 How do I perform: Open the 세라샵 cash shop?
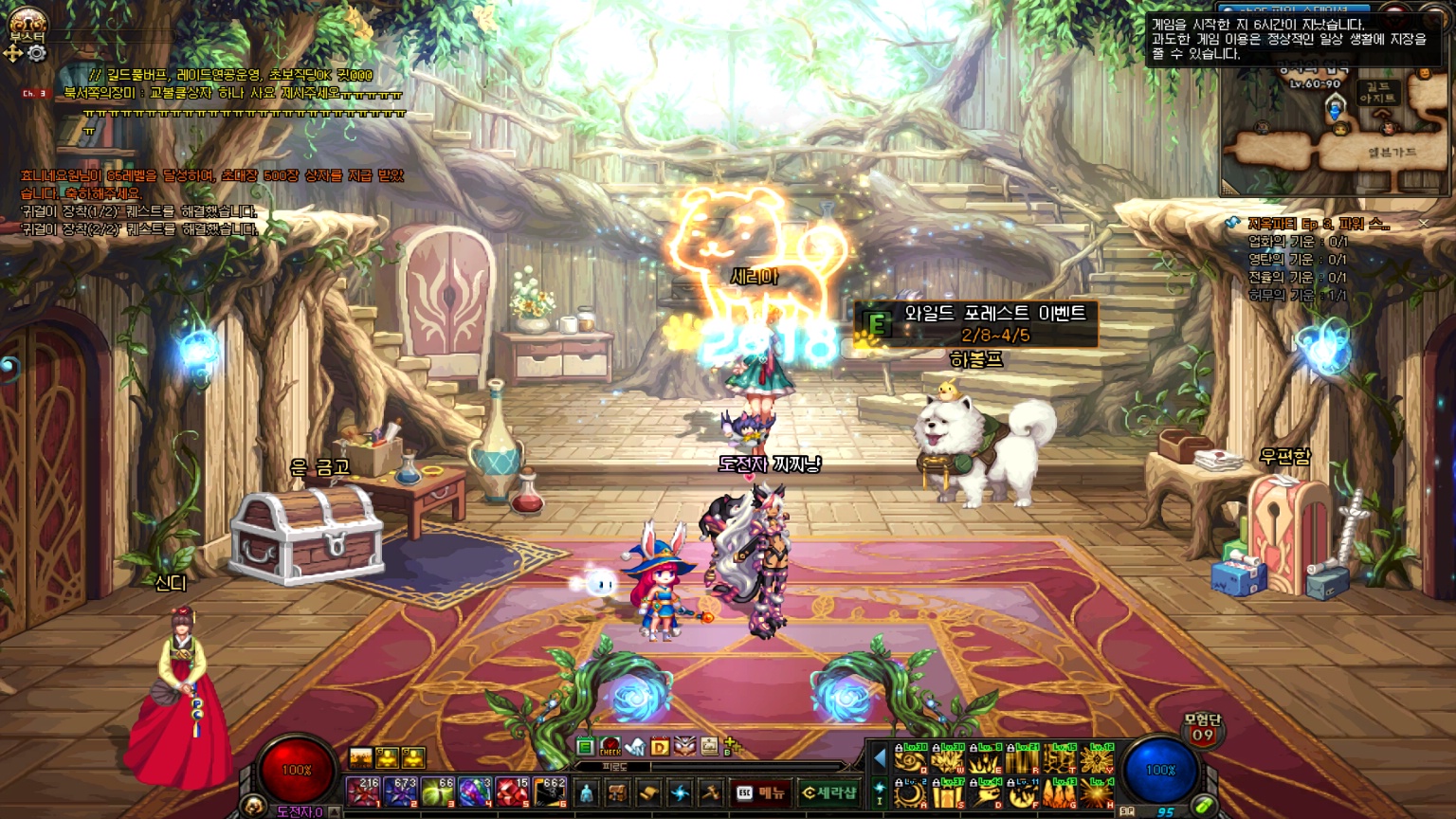pos(829,792)
